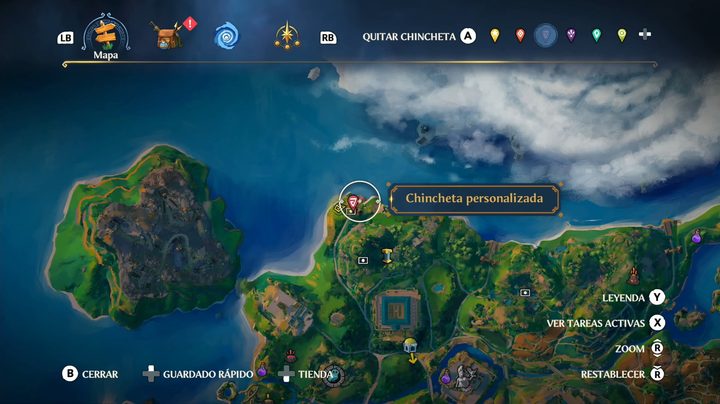Activate Guardado Rápido quick save
This screenshot has width=720, height=404.
pyautogui.click(x=150, y=374)
